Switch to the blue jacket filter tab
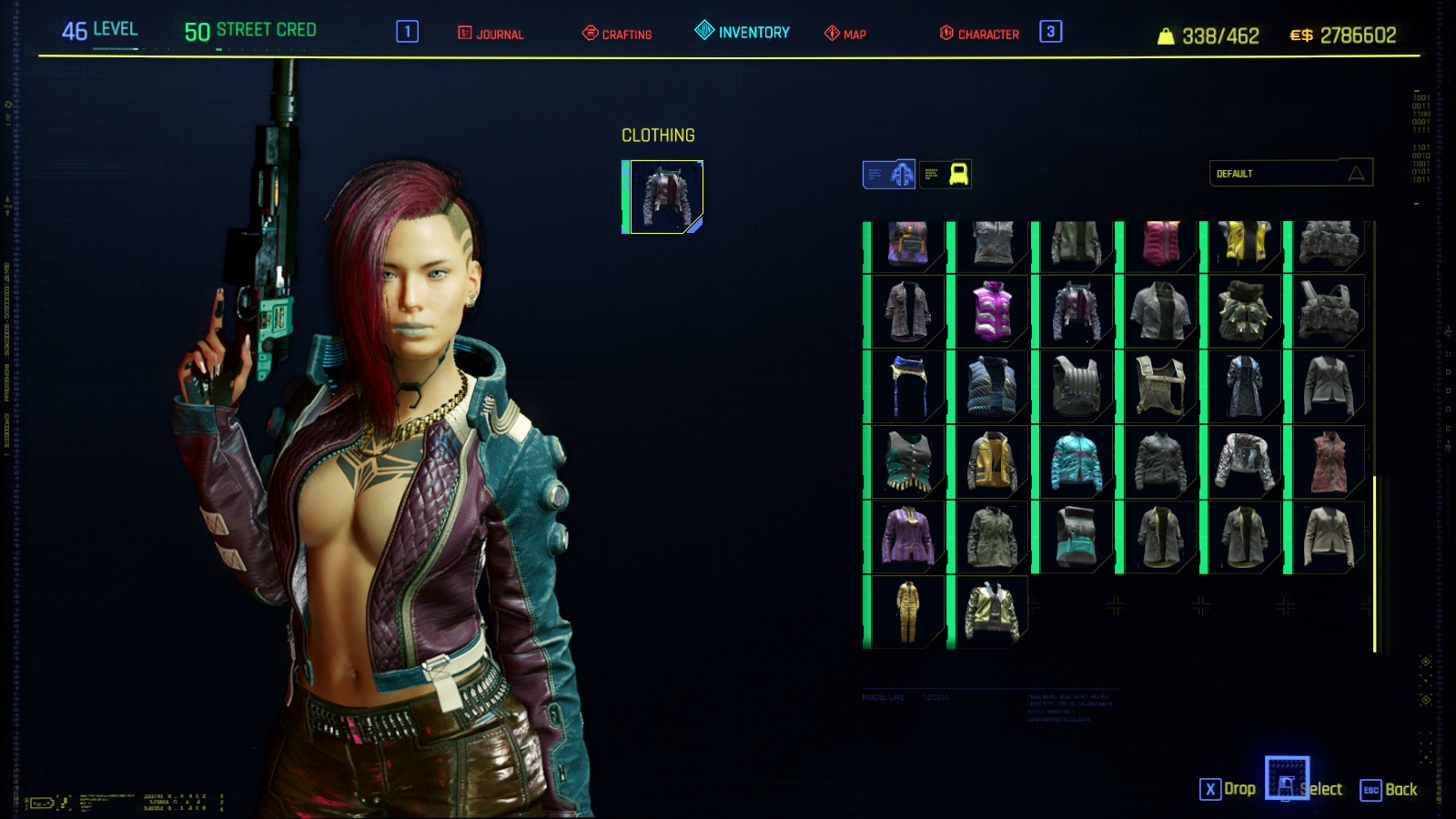 [x=889, y=174]
